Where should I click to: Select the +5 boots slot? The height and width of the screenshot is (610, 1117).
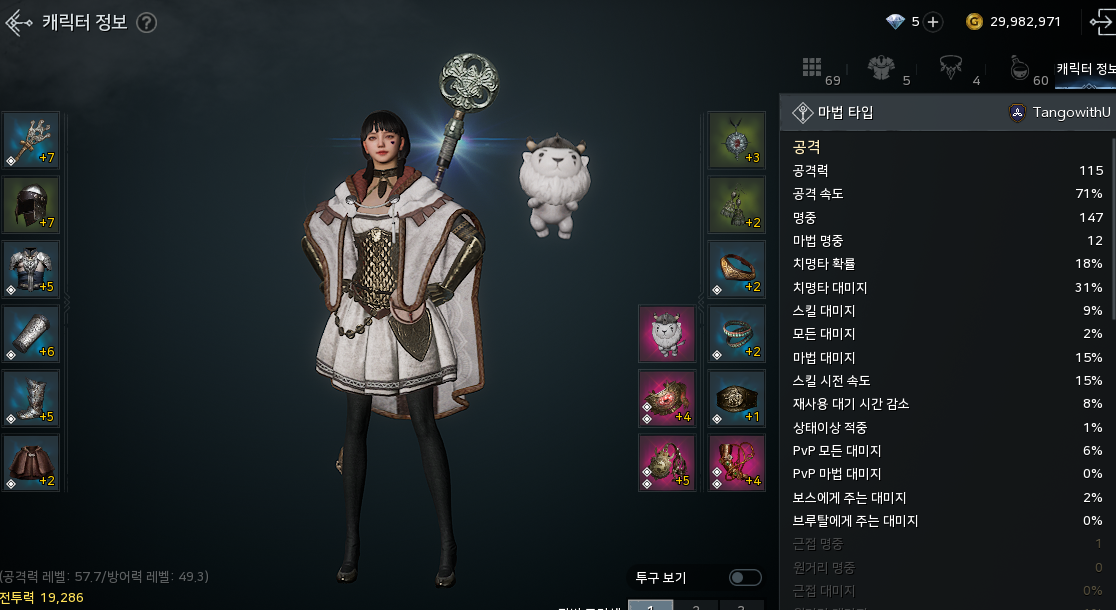tap(31, 399)
